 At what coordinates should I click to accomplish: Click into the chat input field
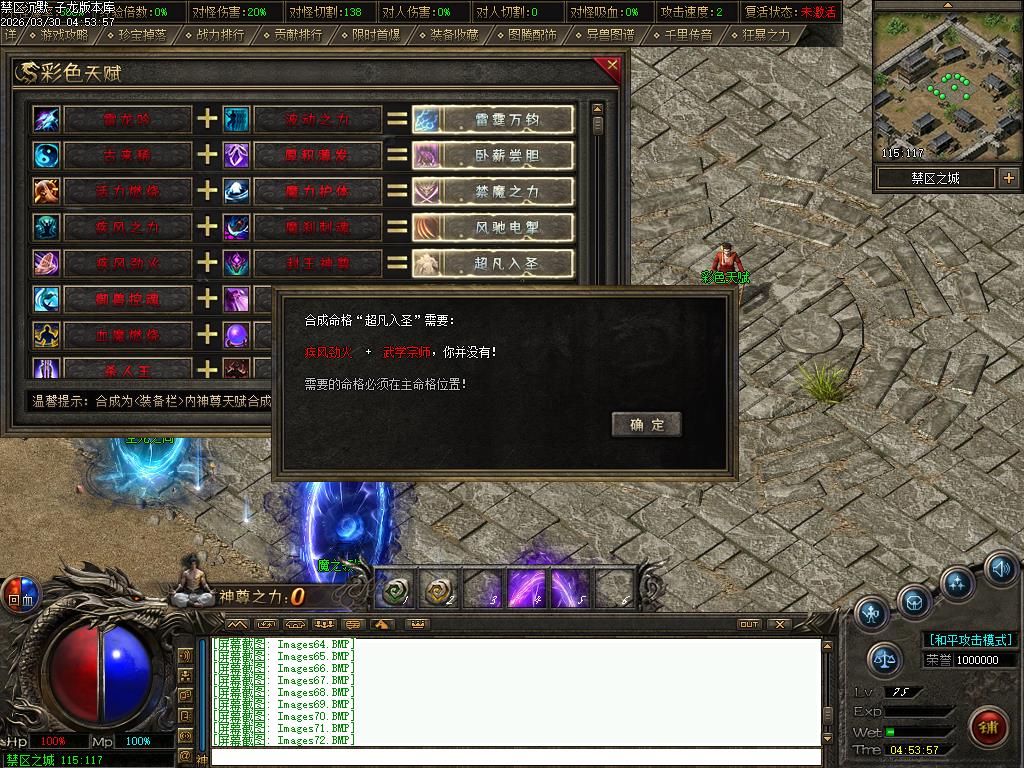(x=515, y=757)
